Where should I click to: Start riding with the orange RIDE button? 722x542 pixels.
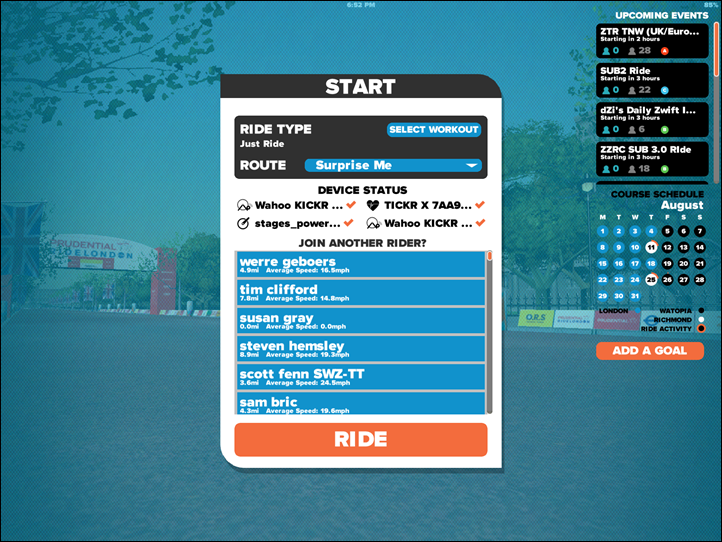[x=361, y=440]
